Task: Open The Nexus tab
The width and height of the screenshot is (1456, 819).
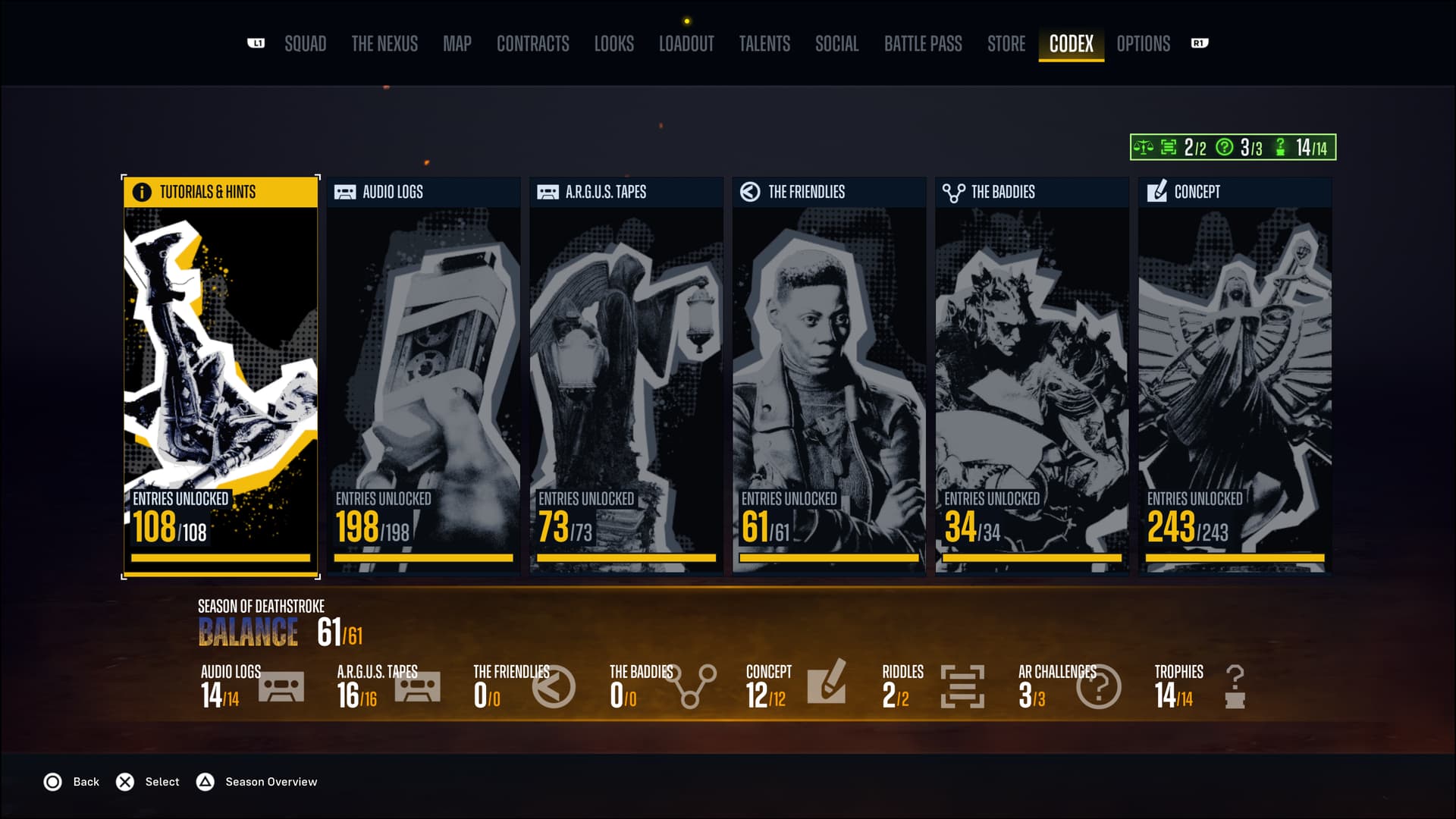Action: tap(384, 44)
